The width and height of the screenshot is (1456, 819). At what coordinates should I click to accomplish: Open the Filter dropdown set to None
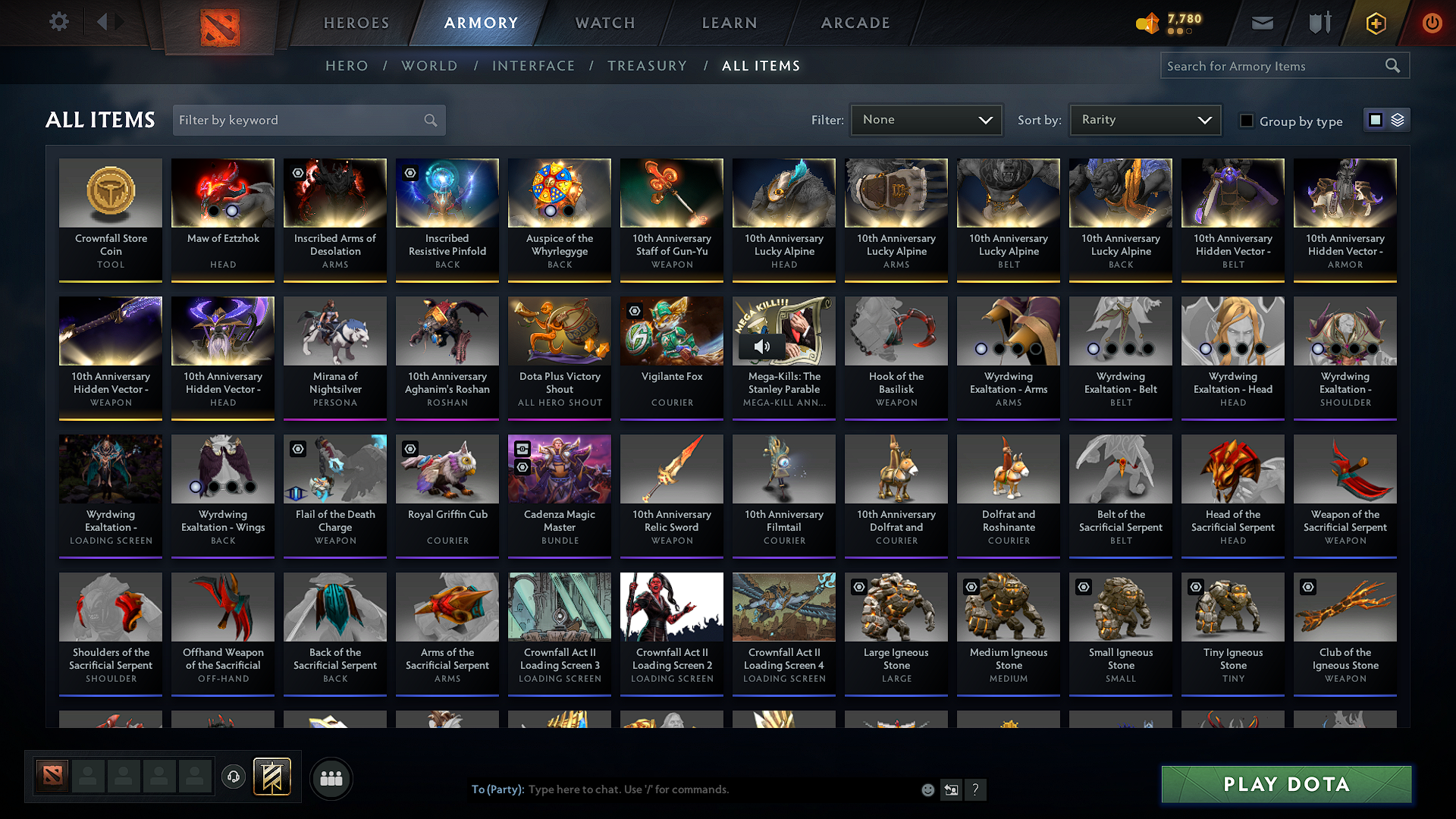click(926, 119)
